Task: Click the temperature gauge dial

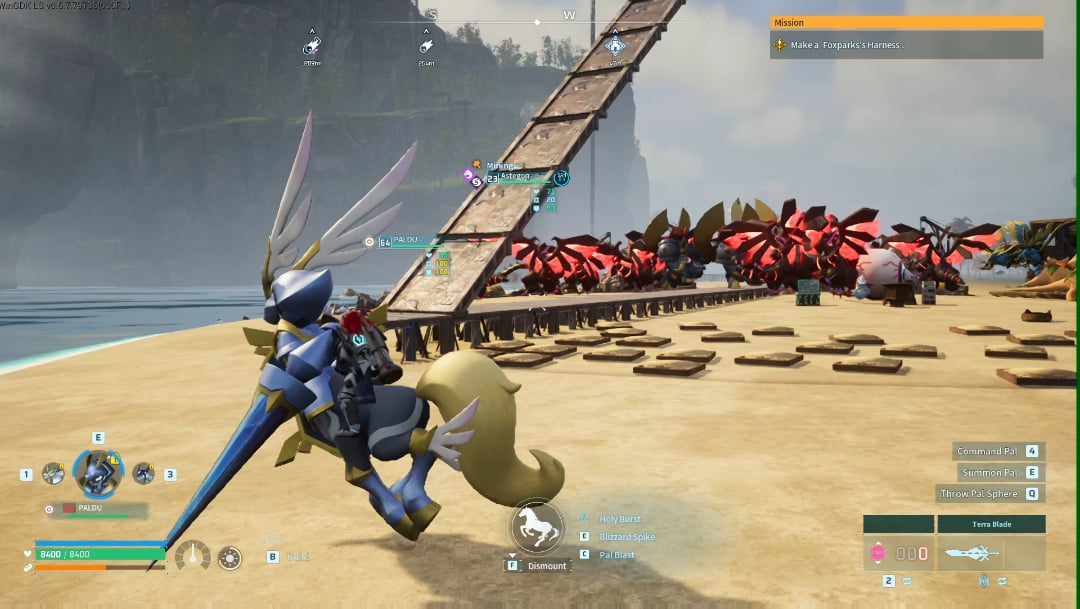Action: coord(192,556)
